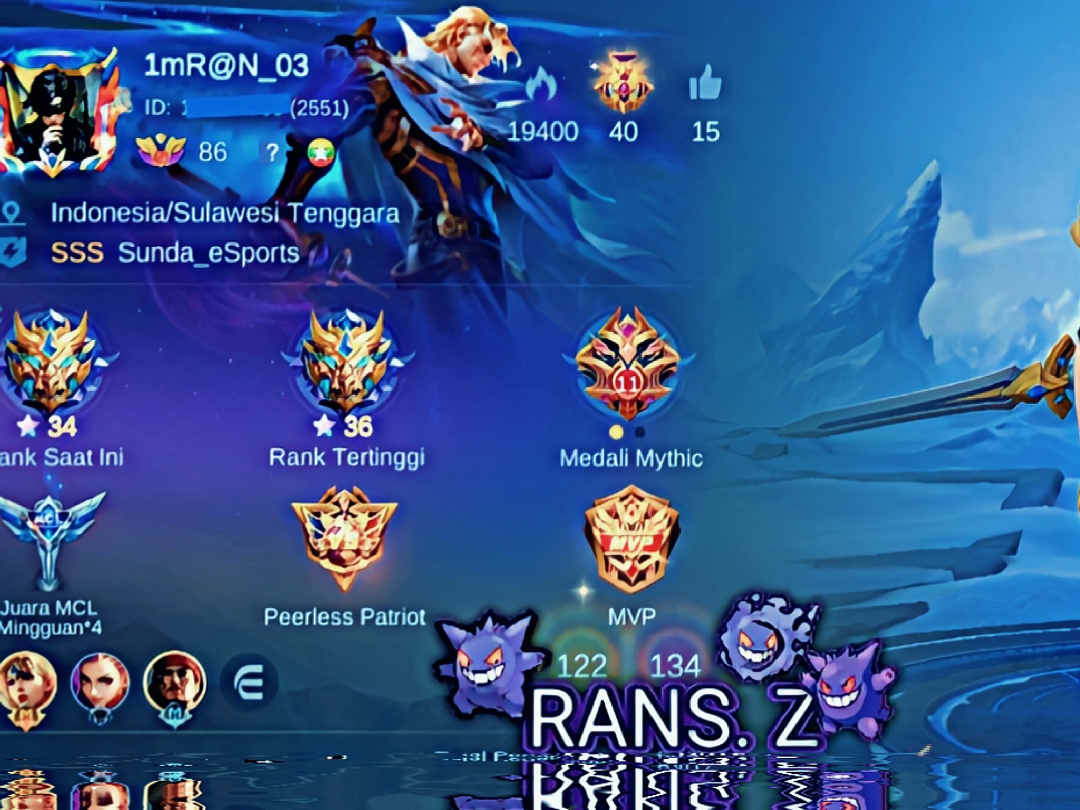Open the gold medal icon above 40
Viewport: 1080px width, 810px height.
(x=623, y=84)
